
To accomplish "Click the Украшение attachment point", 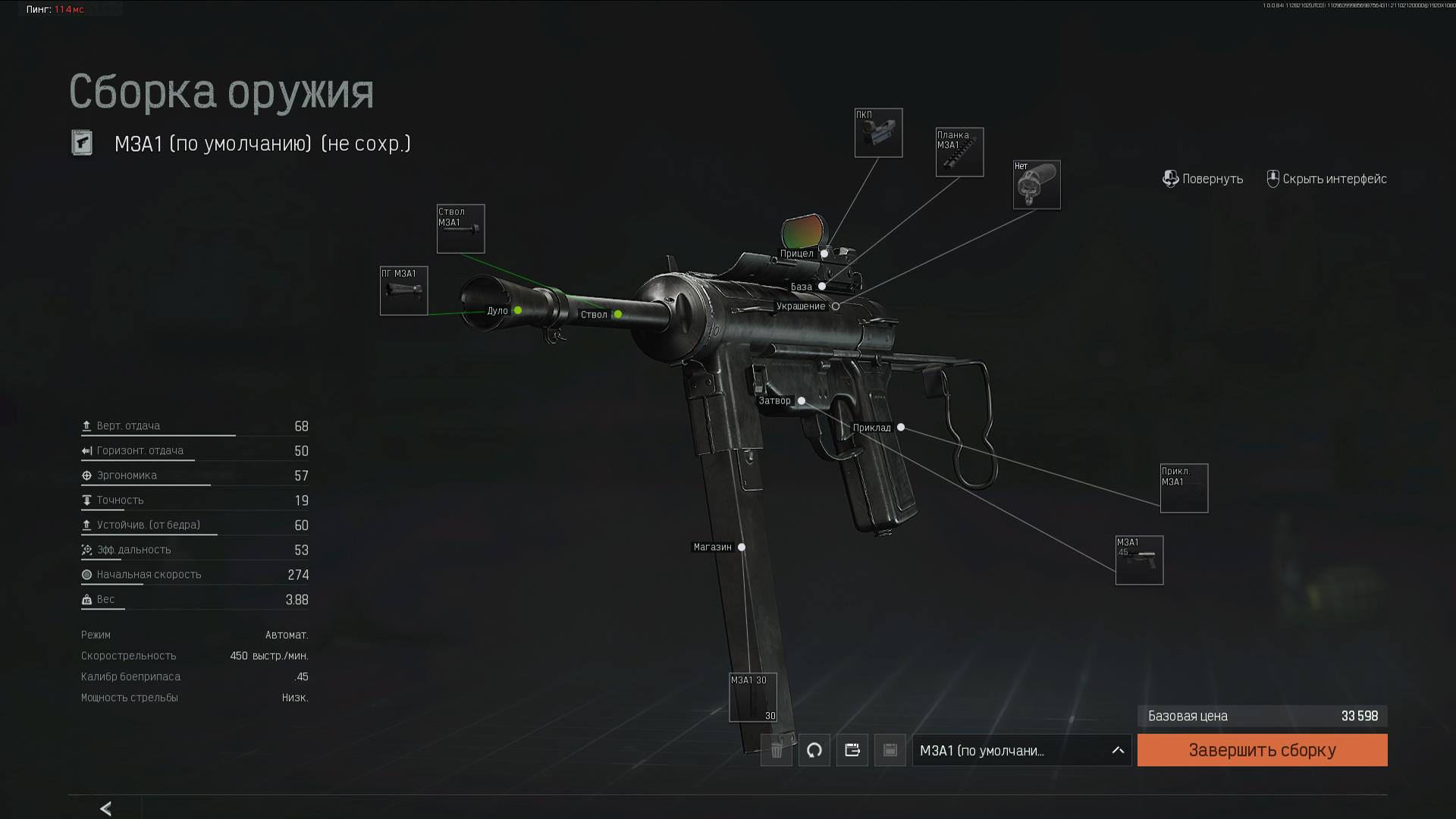I will [x=836, y=306].
